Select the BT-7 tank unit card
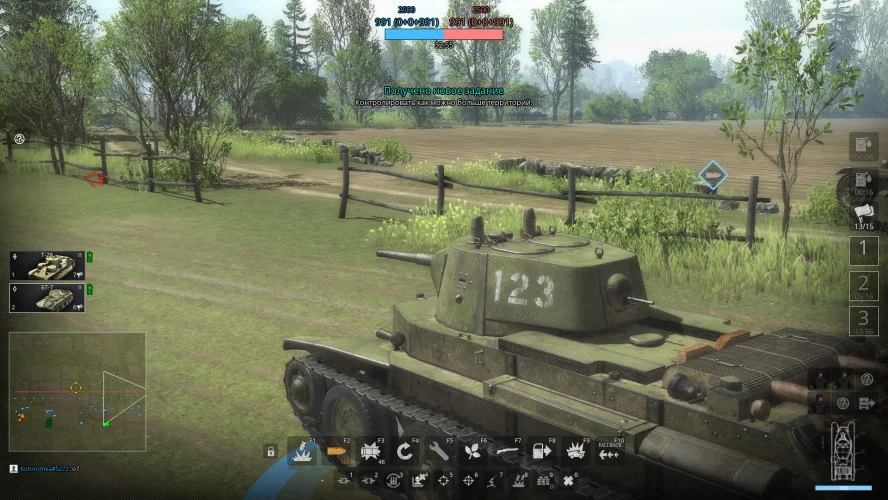The image size is (888, 500). click(47, 296)
